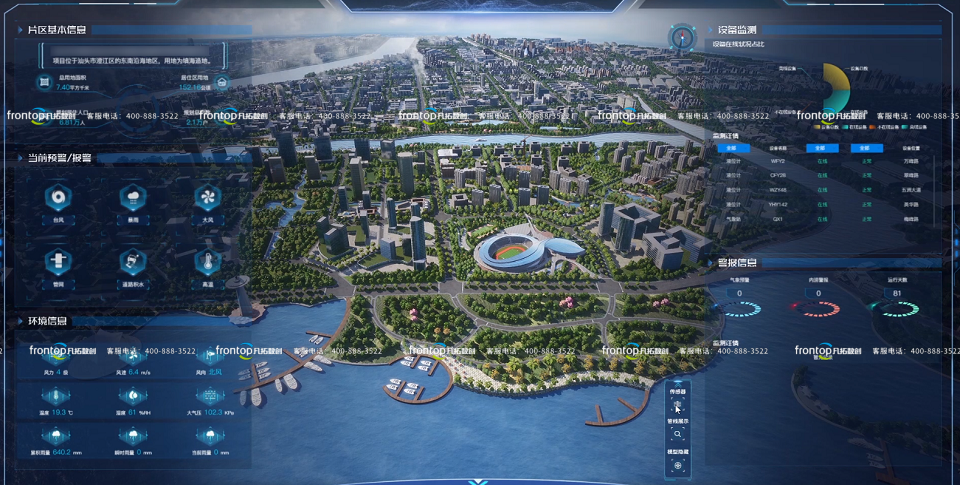960x485 pixels.
Task: Toggle the 模型隐藏 model hide button
Action: point(678,465)
